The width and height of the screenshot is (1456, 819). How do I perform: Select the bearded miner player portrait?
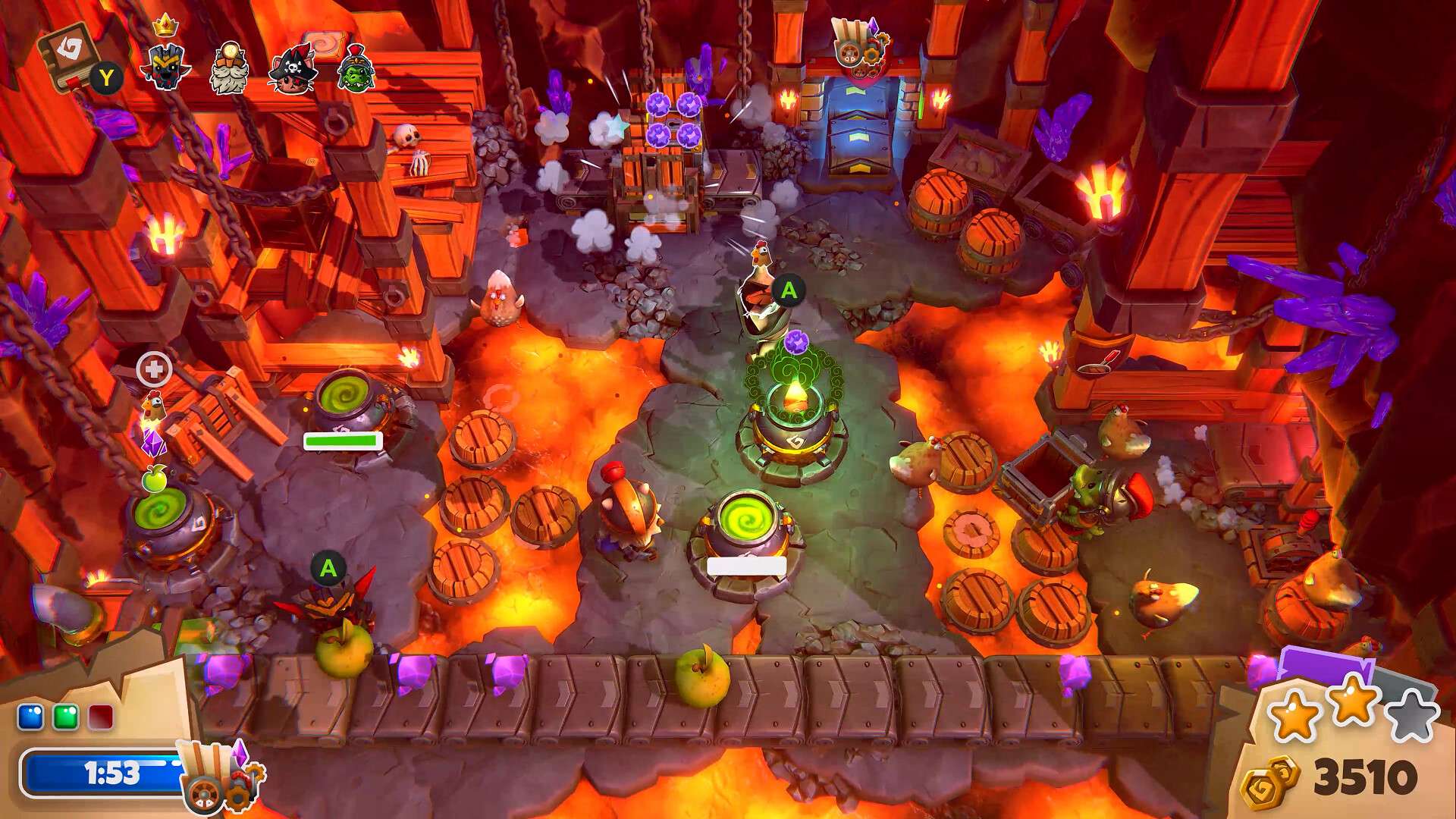(229, 68)
